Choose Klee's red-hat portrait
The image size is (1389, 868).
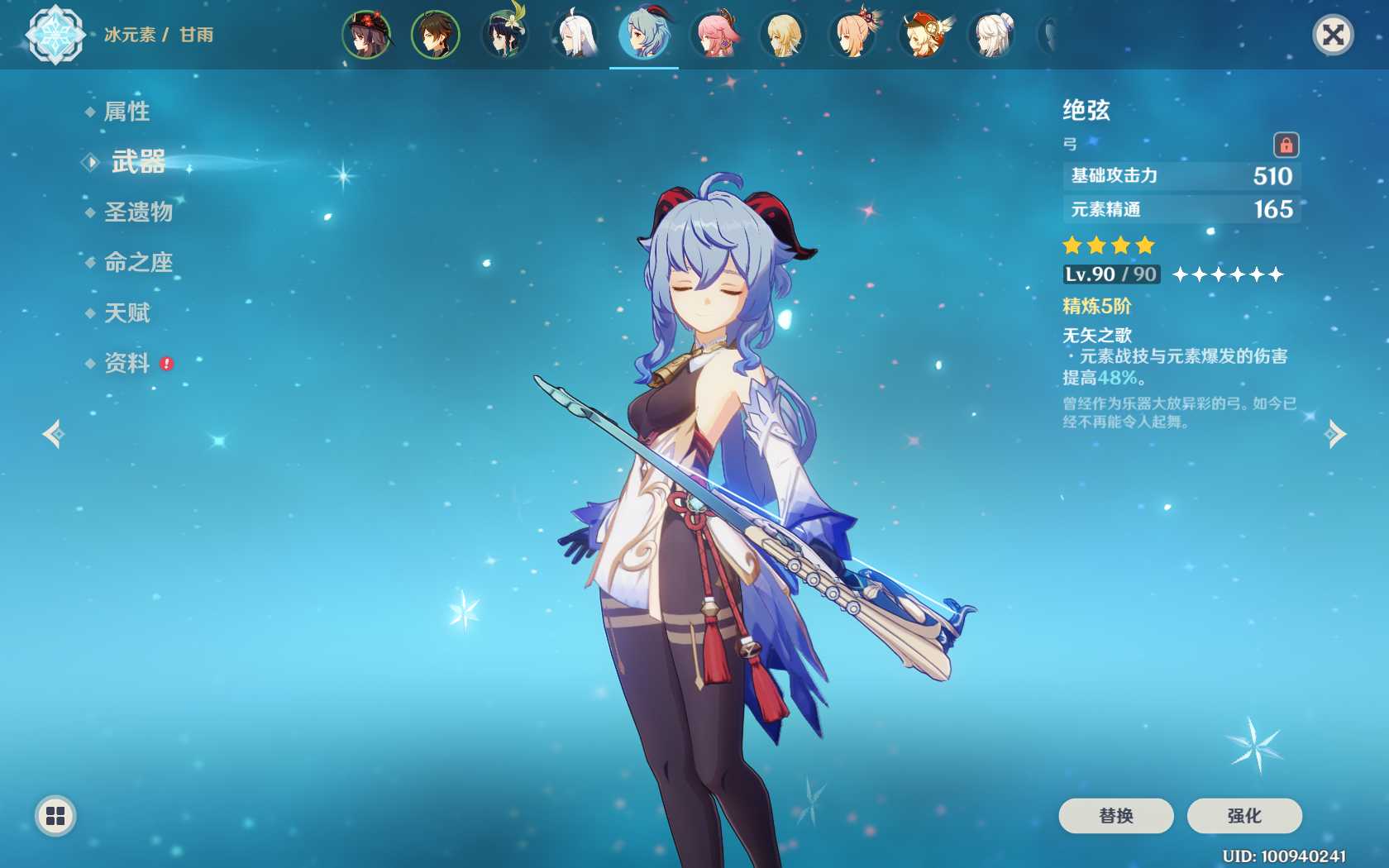[x=924, y=35]
